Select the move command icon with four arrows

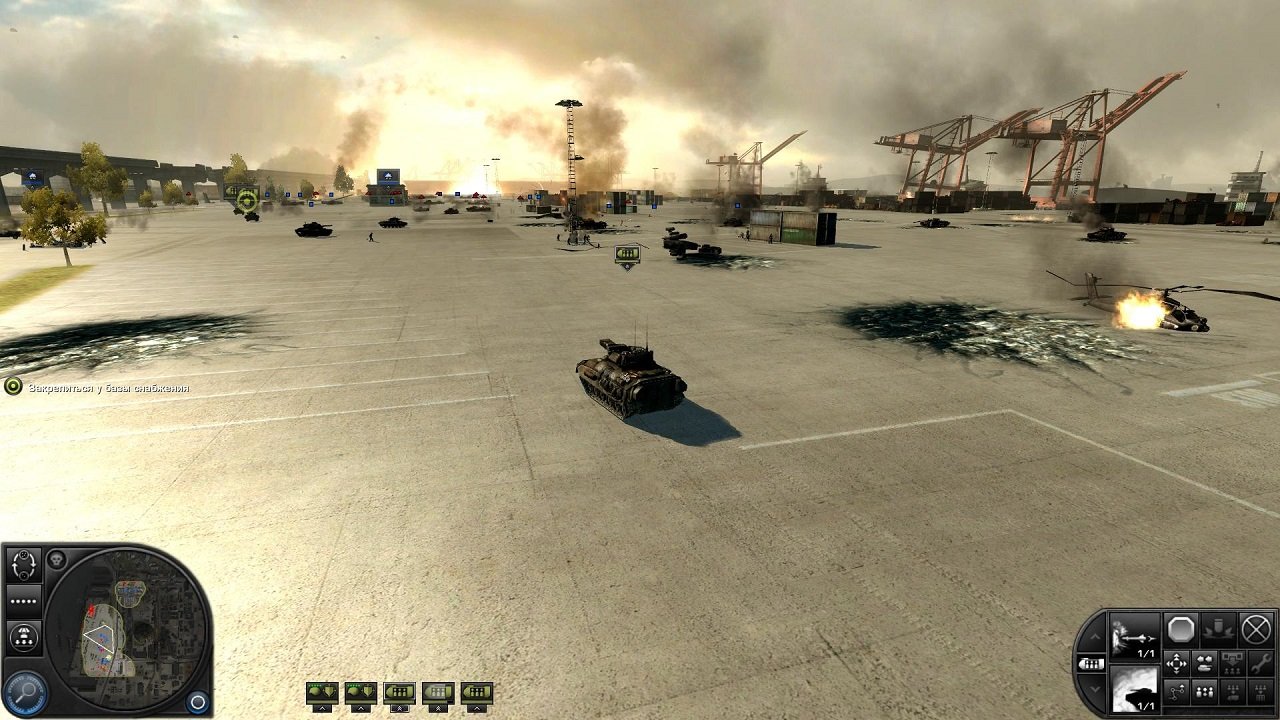coord(1177,664)
